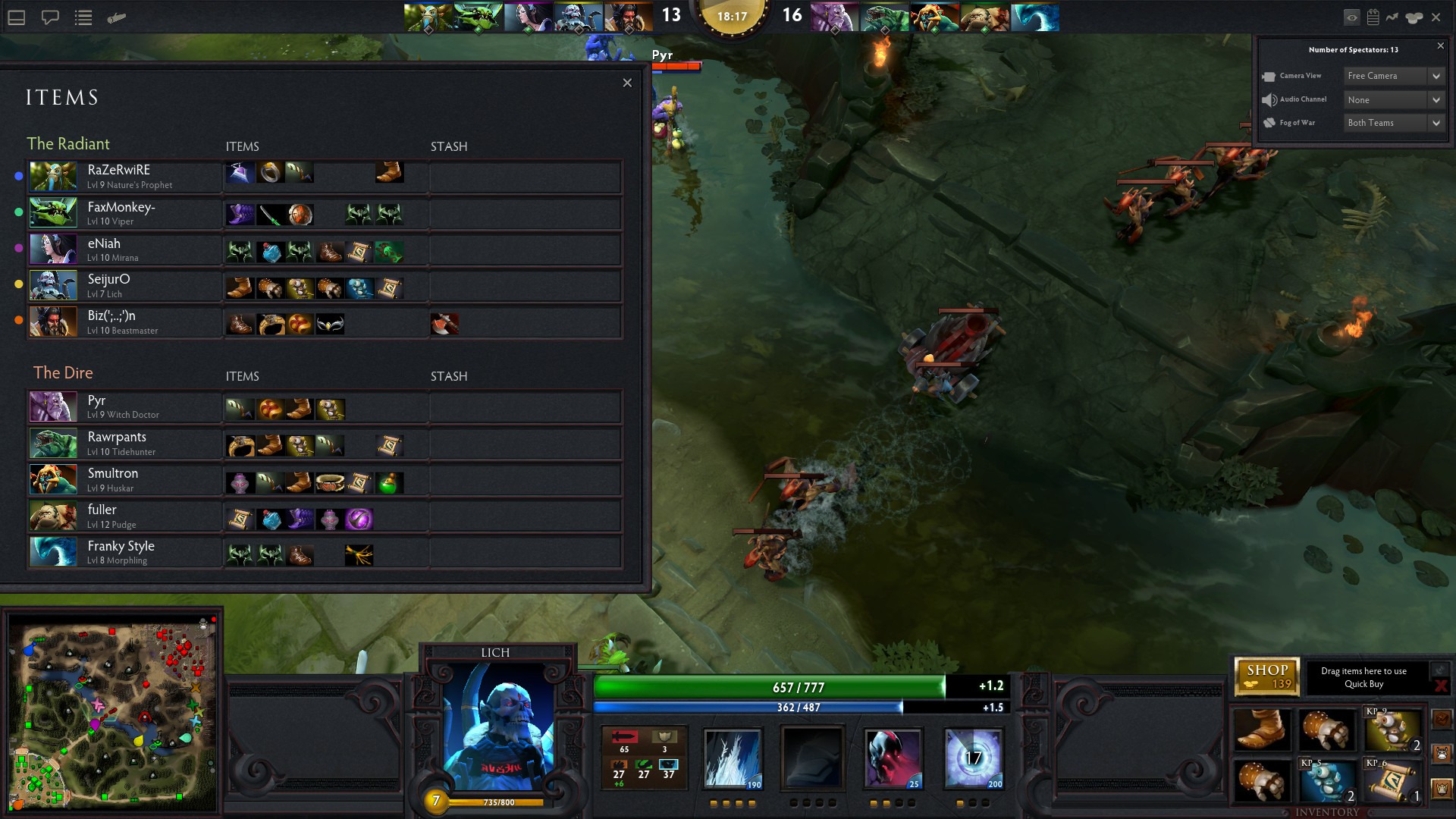Change the Audio Channel dropdown
This screenshot has width=1456, height=819.
click(1394, 100)
